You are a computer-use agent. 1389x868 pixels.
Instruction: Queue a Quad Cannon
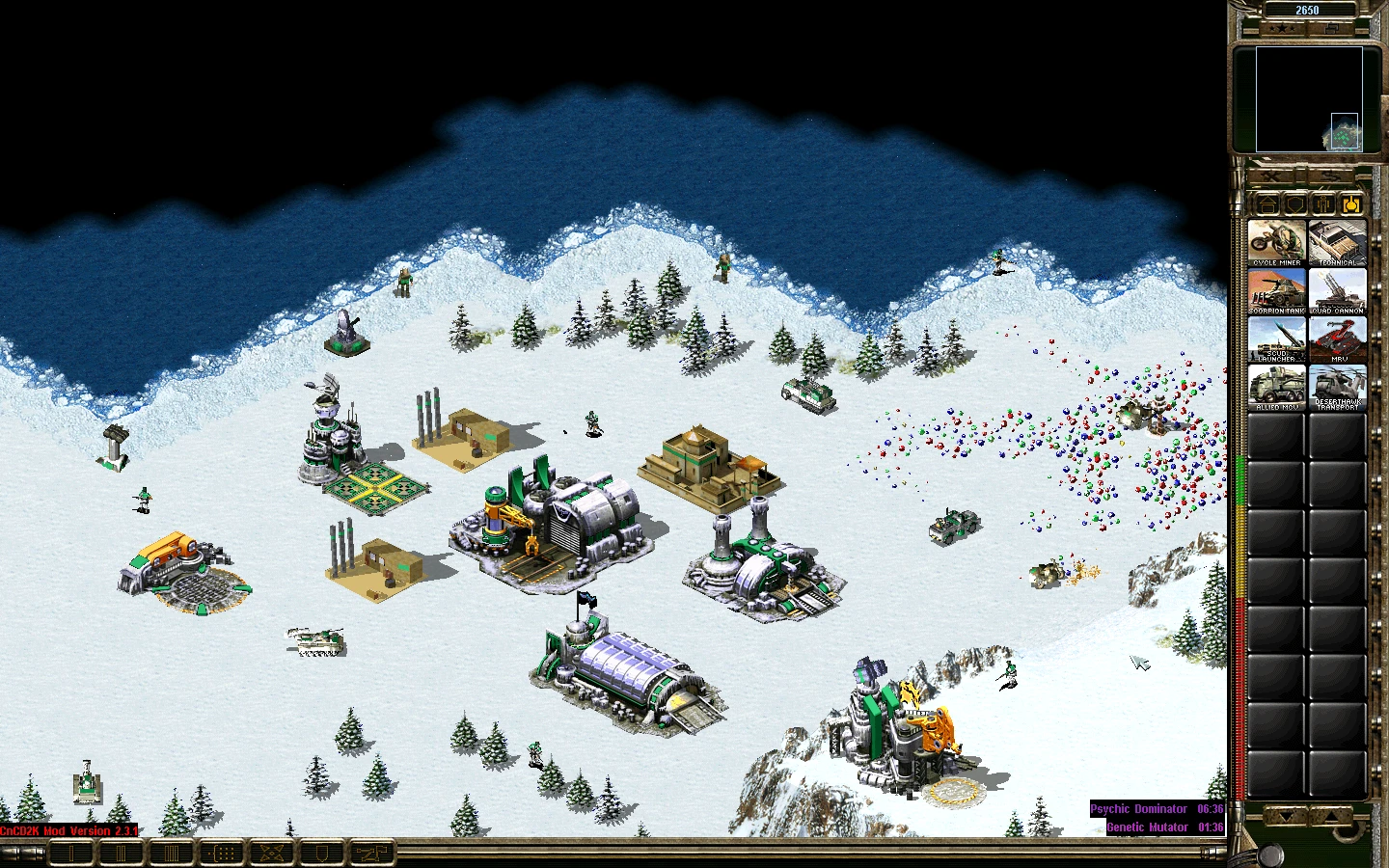pos(1337,289)
